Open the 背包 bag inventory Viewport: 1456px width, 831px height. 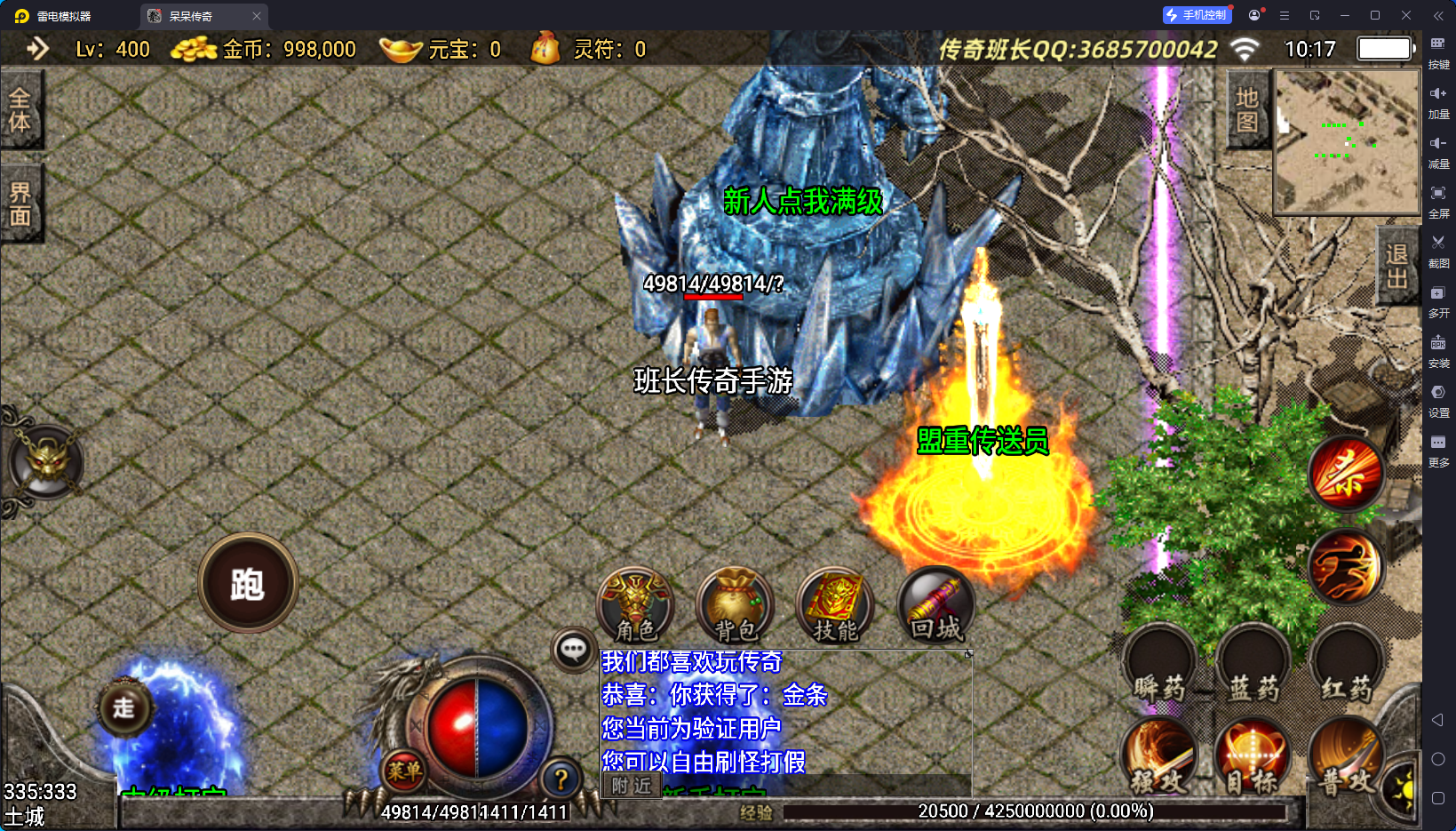click(736, 605)
